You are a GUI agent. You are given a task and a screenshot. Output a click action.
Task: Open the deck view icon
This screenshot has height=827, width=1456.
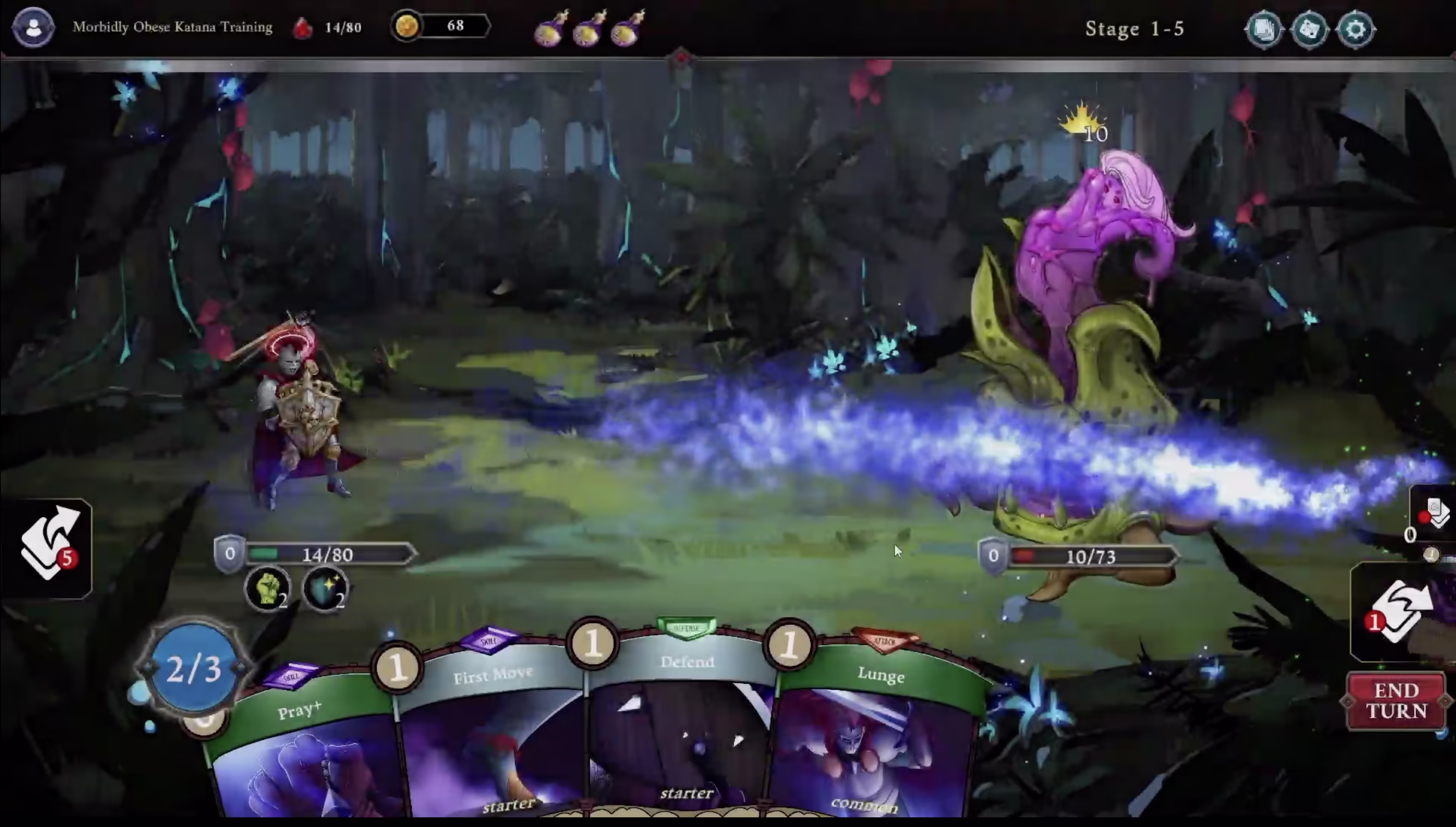click(1264, 29)
